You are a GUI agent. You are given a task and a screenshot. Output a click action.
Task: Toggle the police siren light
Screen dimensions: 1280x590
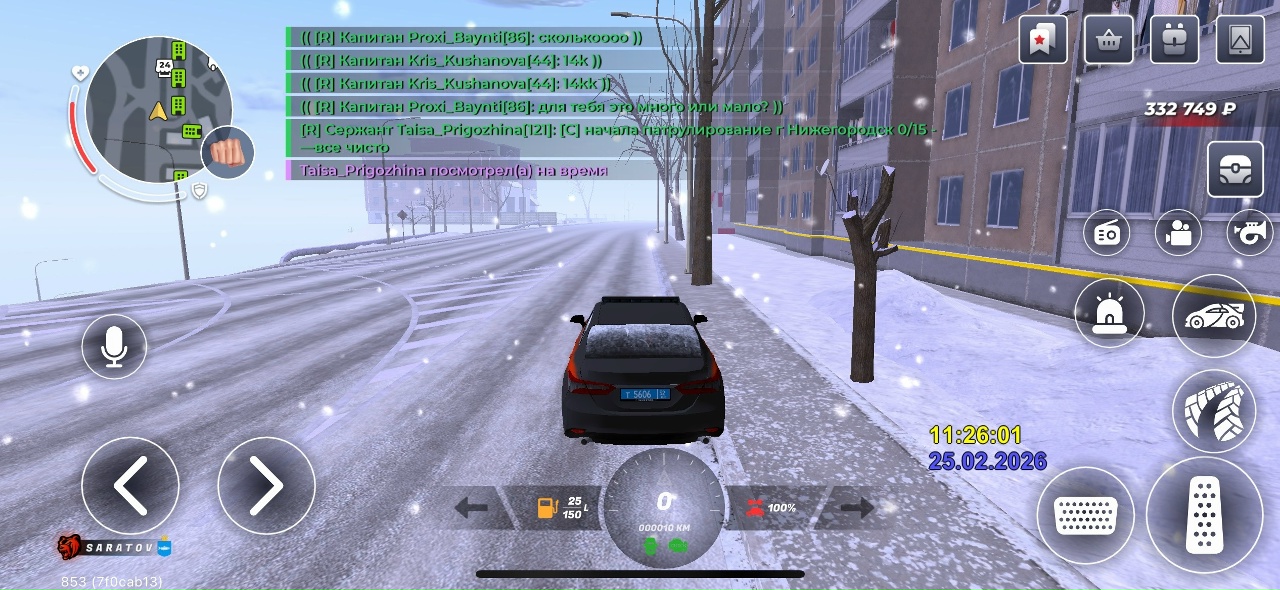1109,314
